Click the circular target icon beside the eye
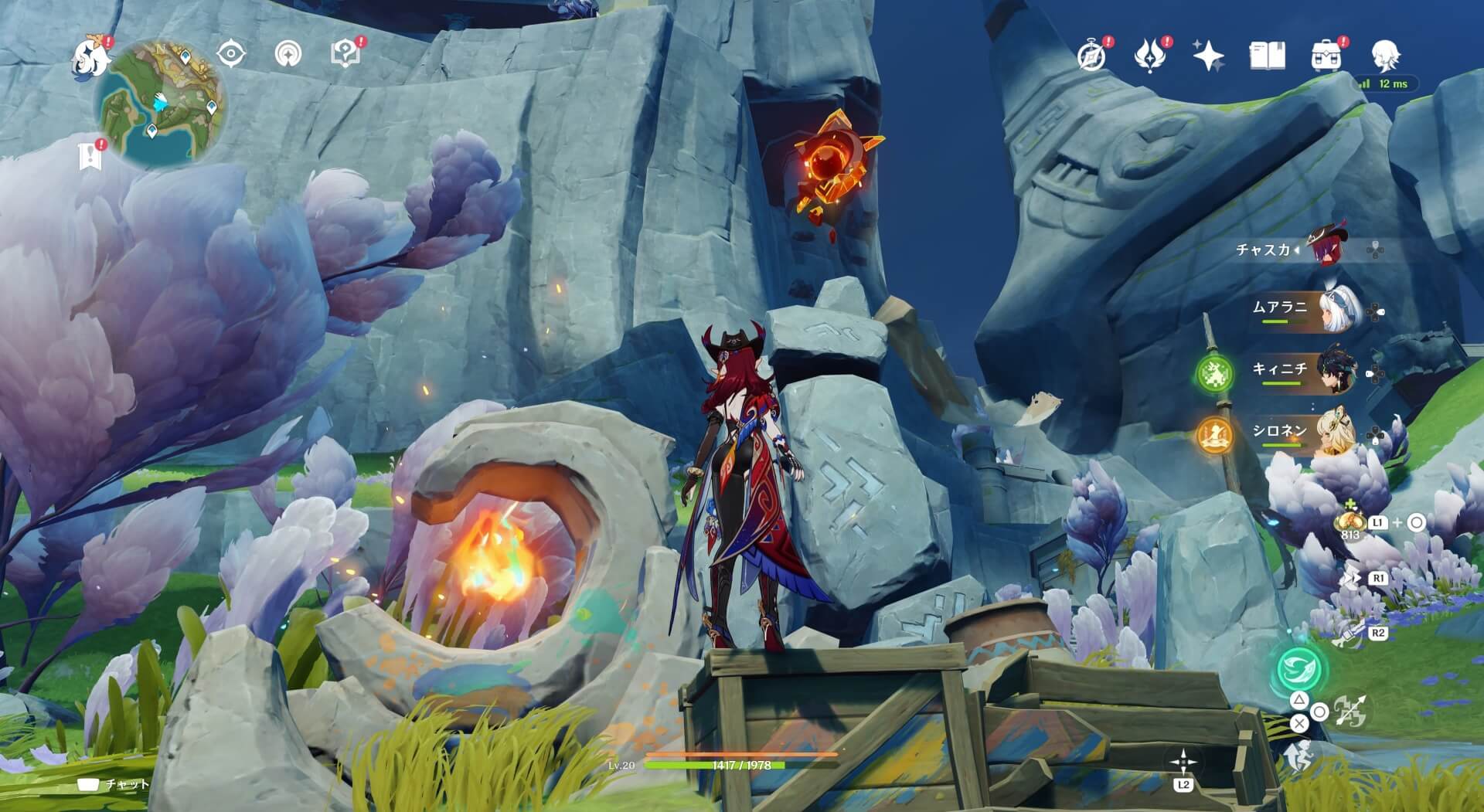This screenshot has width=1484, height=812. (288, 54)
